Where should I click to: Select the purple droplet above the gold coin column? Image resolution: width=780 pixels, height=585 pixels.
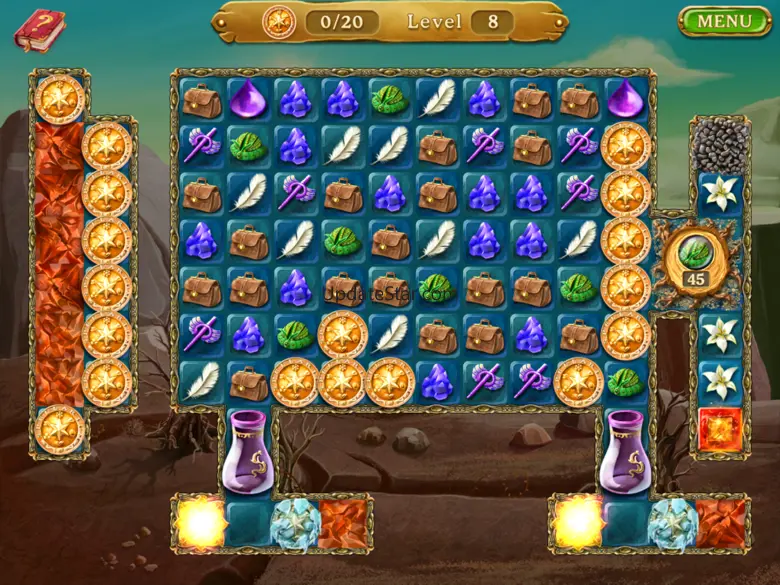tap(626, 99)
